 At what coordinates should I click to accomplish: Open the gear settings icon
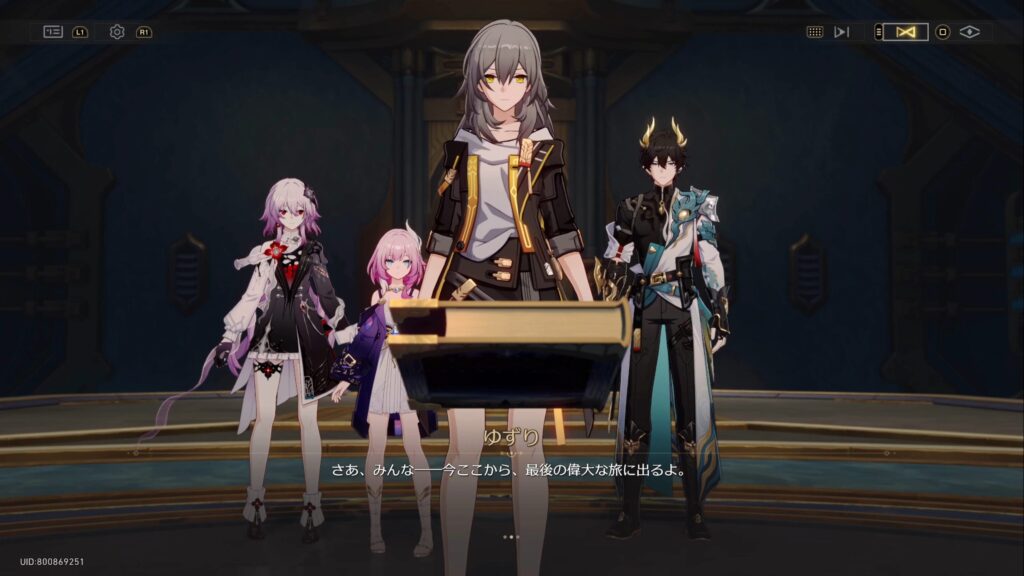pyautogui.click(x=117, y=32)
